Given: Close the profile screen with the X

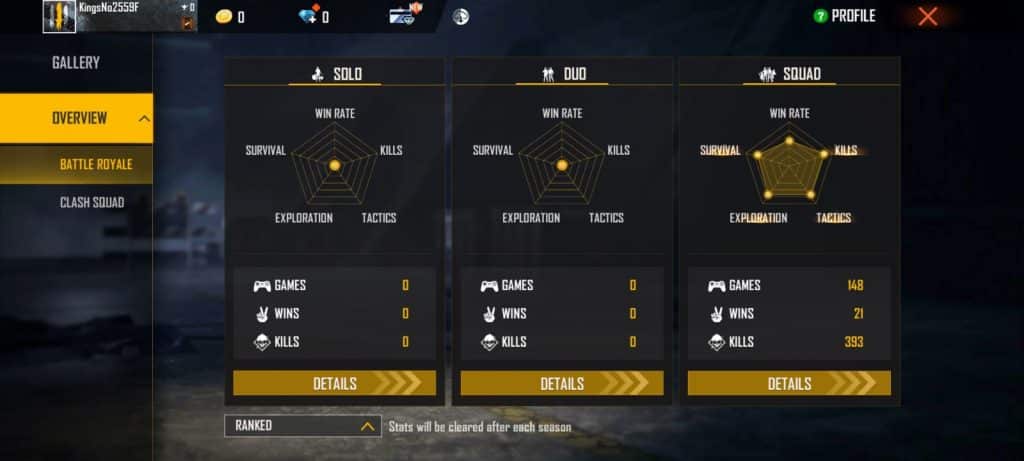Looking at the screenshot, I should [927, 16].
